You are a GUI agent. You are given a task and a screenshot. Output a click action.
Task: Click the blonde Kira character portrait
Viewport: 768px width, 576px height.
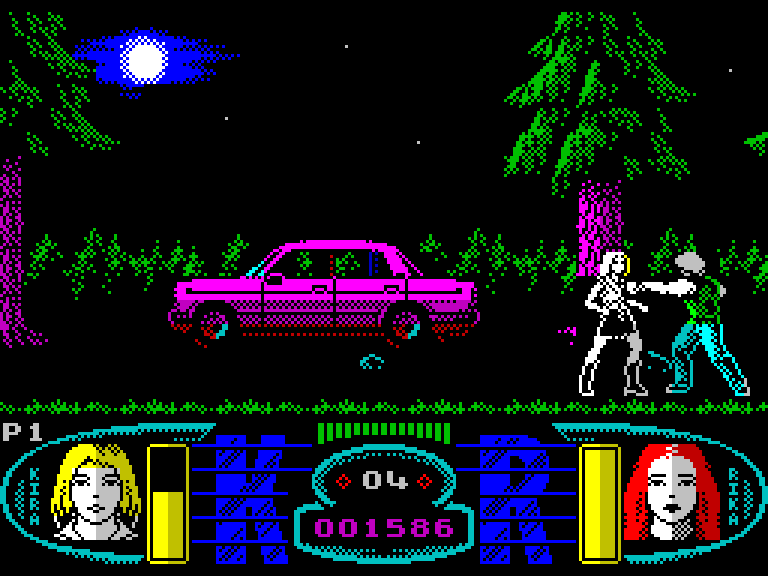coord(95,493)
